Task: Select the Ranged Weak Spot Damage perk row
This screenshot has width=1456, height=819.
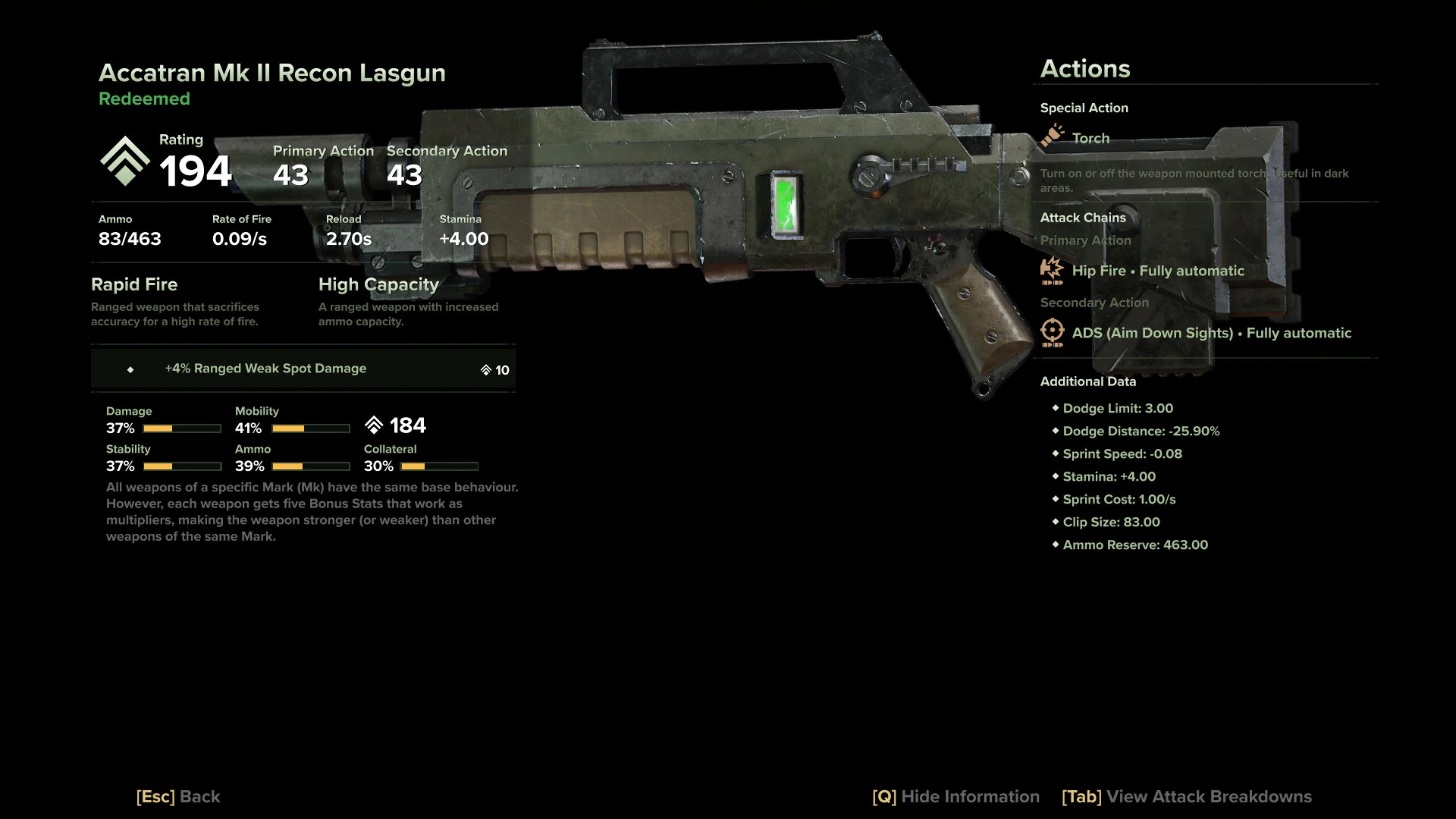Action: (x=303, y=369)
